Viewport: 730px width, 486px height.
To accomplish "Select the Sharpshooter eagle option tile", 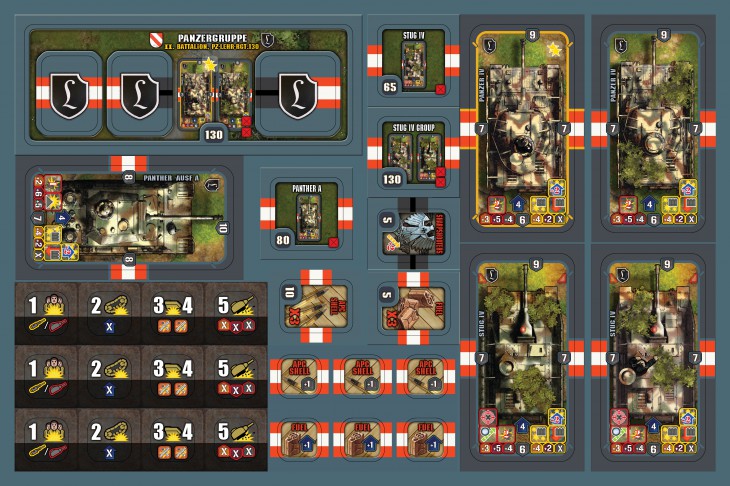I will (x=413, y=228).
